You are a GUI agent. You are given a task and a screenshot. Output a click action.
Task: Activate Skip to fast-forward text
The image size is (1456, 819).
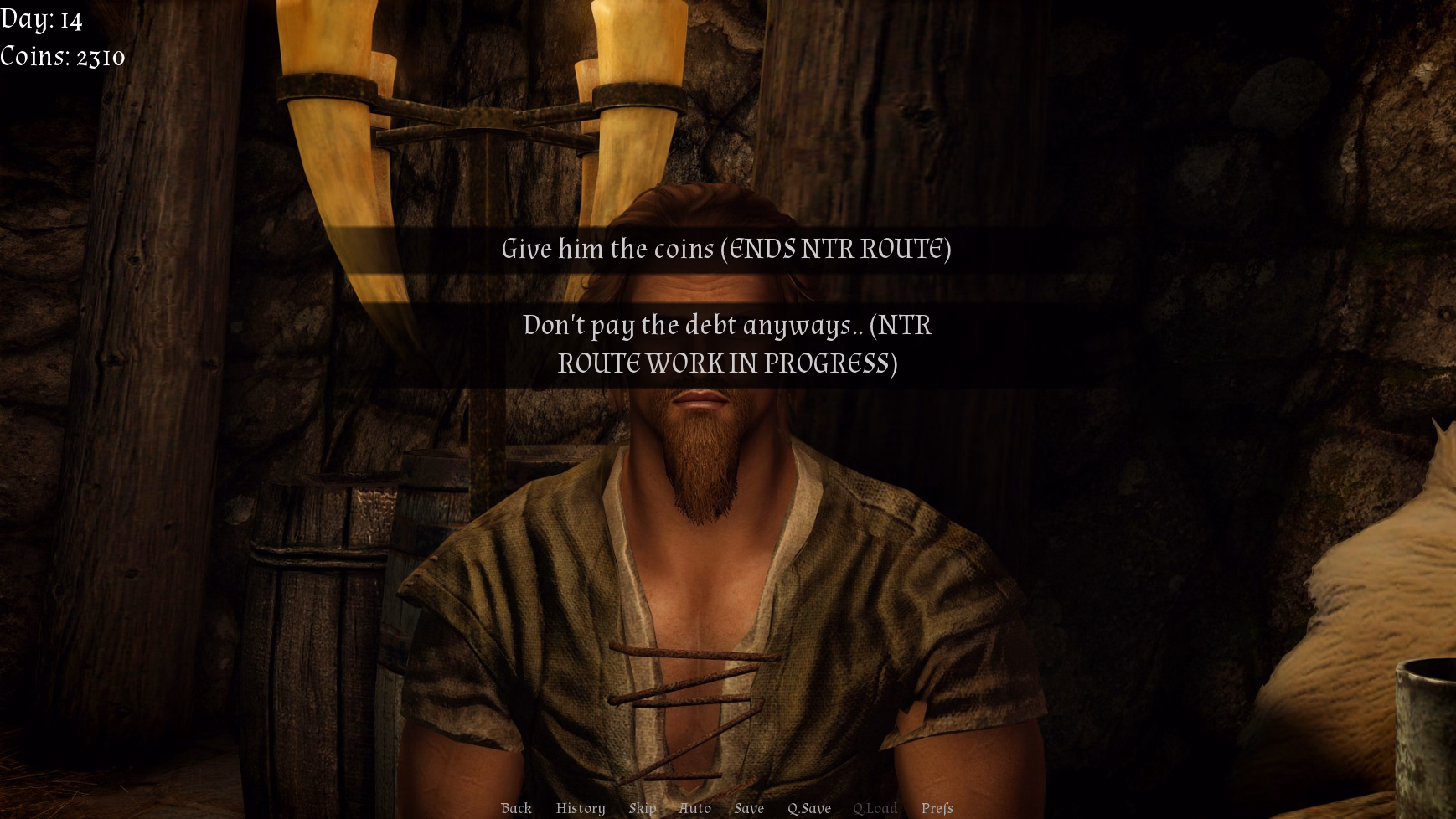click(x=642, y=808)
